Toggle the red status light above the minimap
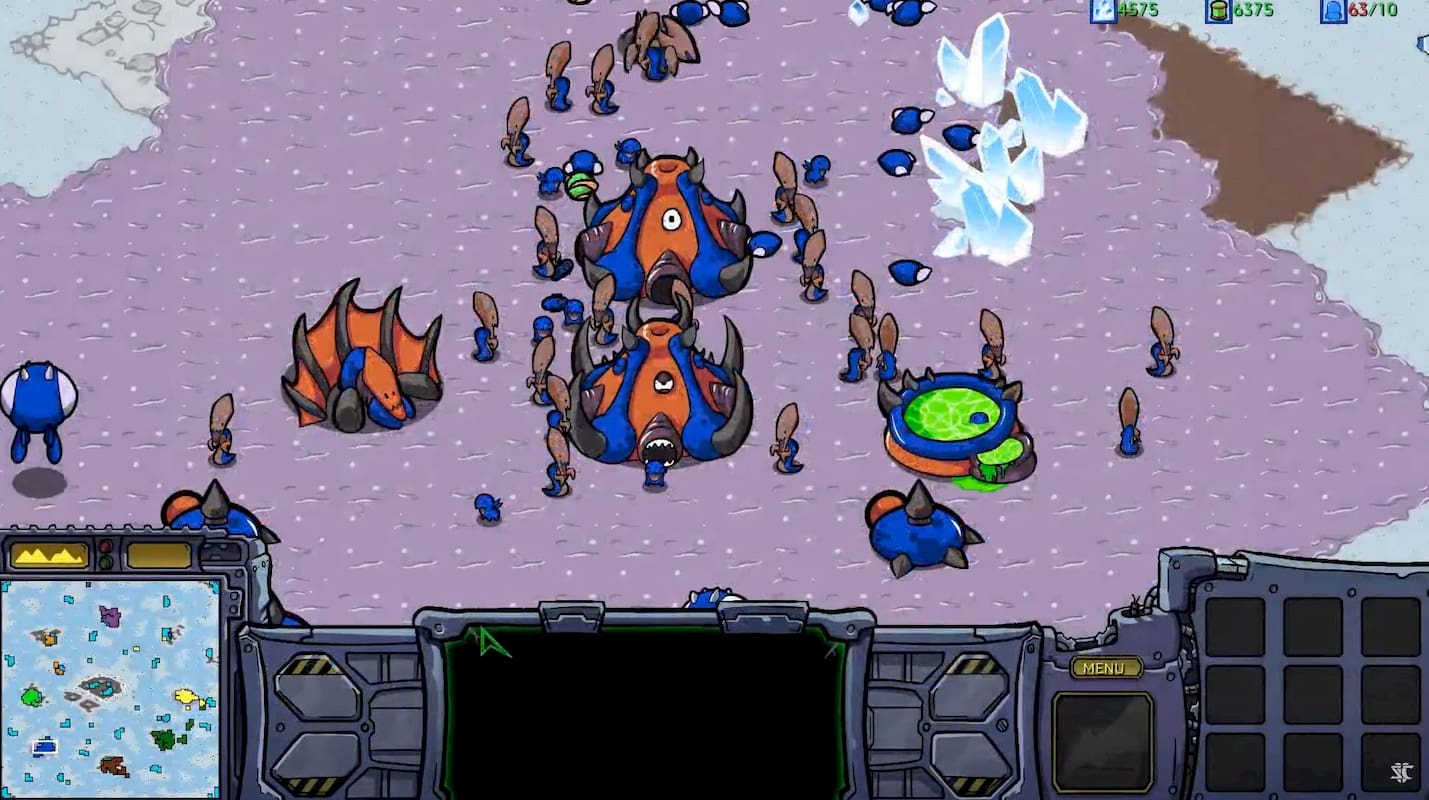Image resolution: width=1429 pixels, height=800 pixels. [105, 545]
